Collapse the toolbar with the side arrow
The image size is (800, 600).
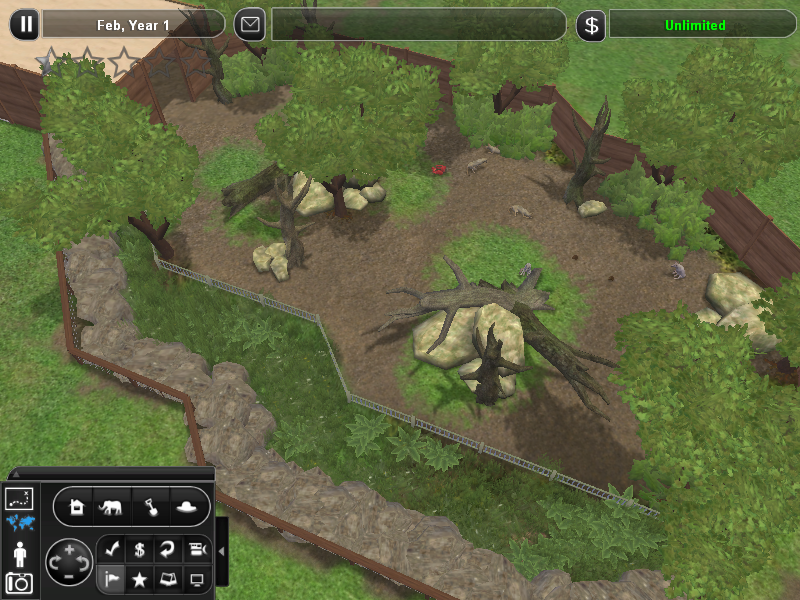click(222, 552)
